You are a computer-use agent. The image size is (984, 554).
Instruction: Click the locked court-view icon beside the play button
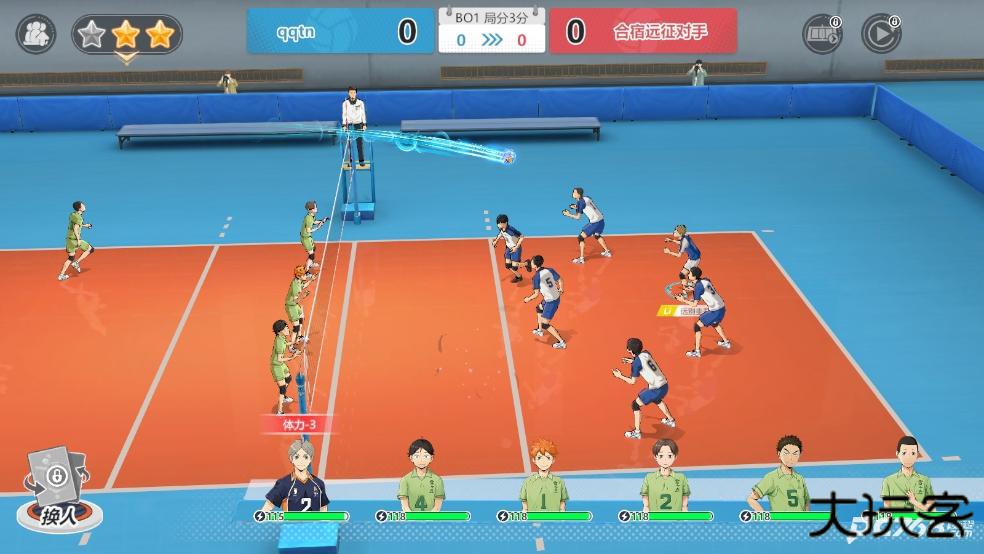pyautogui.click(x=822, y=34)
